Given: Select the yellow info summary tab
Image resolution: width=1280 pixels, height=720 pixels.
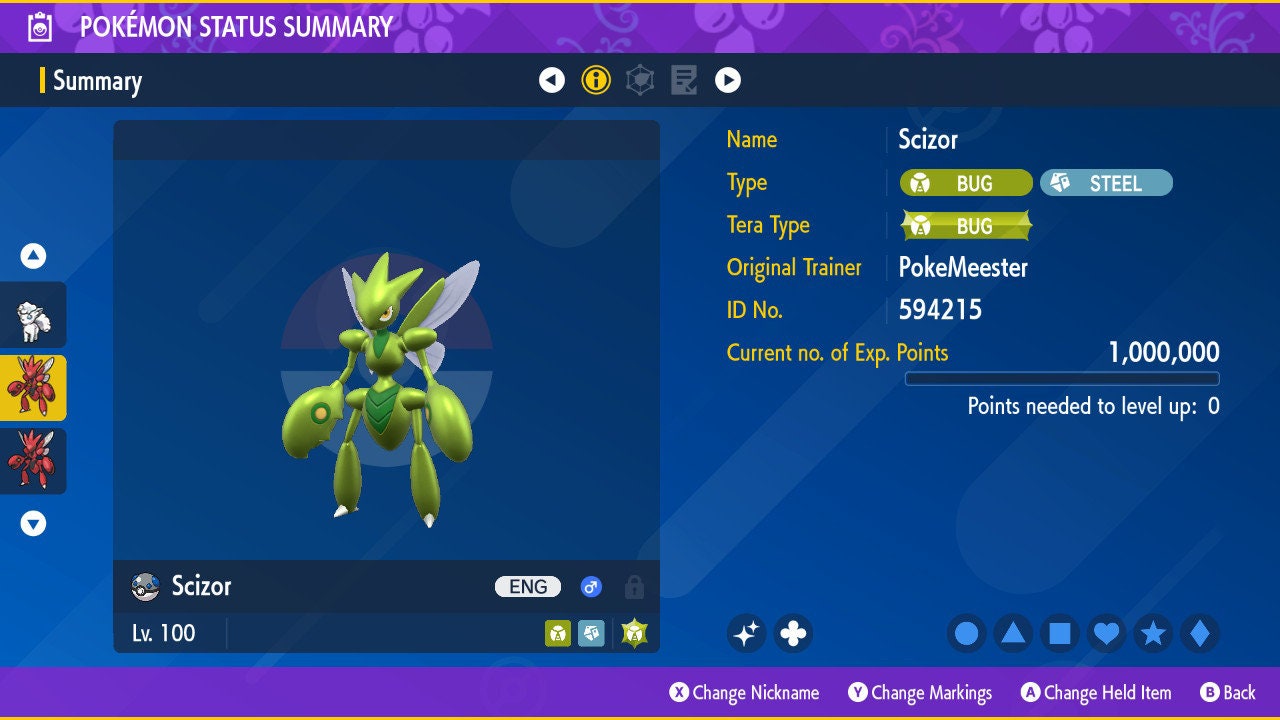Looking at the screenshot, I should pos(596,80).
